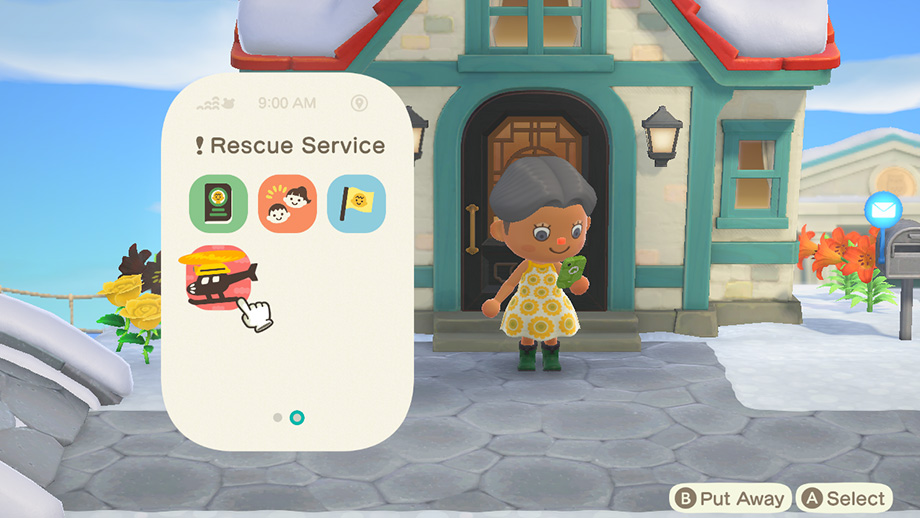Click the Put Away button
The height and width of the screenshot is (518, 920).
click(731, 498)
